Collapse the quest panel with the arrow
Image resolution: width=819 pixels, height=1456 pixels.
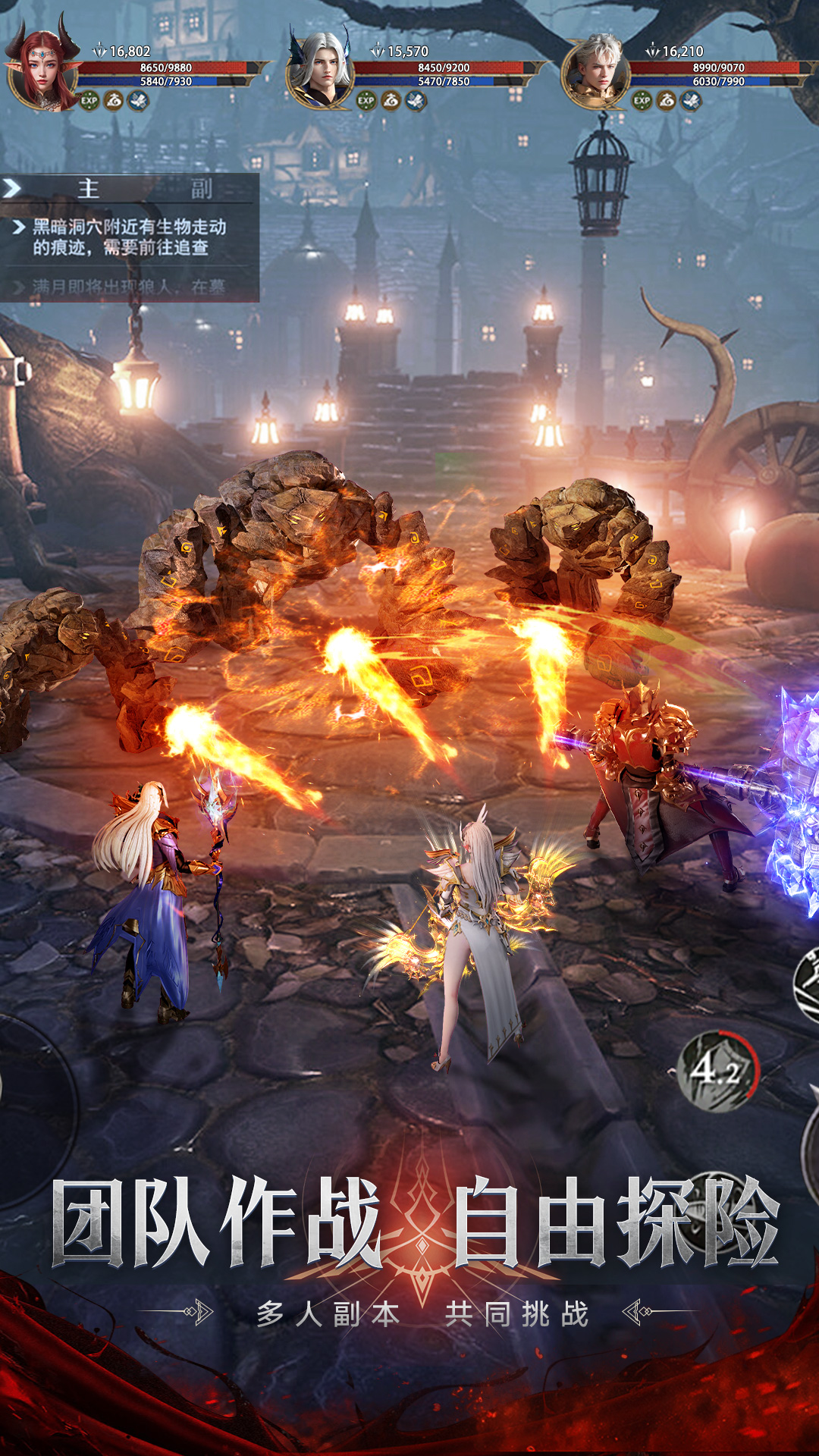[12, 188]
